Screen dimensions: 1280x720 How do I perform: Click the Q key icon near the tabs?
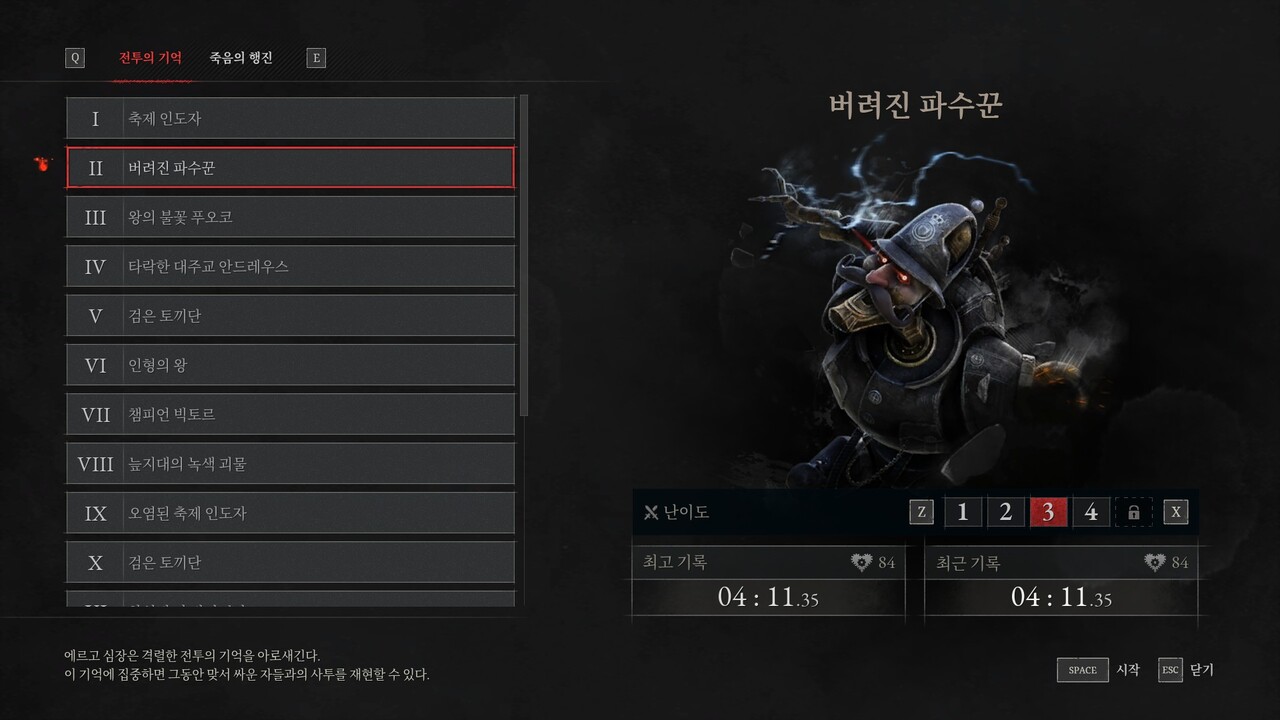pyautogui.click(x=75, y=57)
